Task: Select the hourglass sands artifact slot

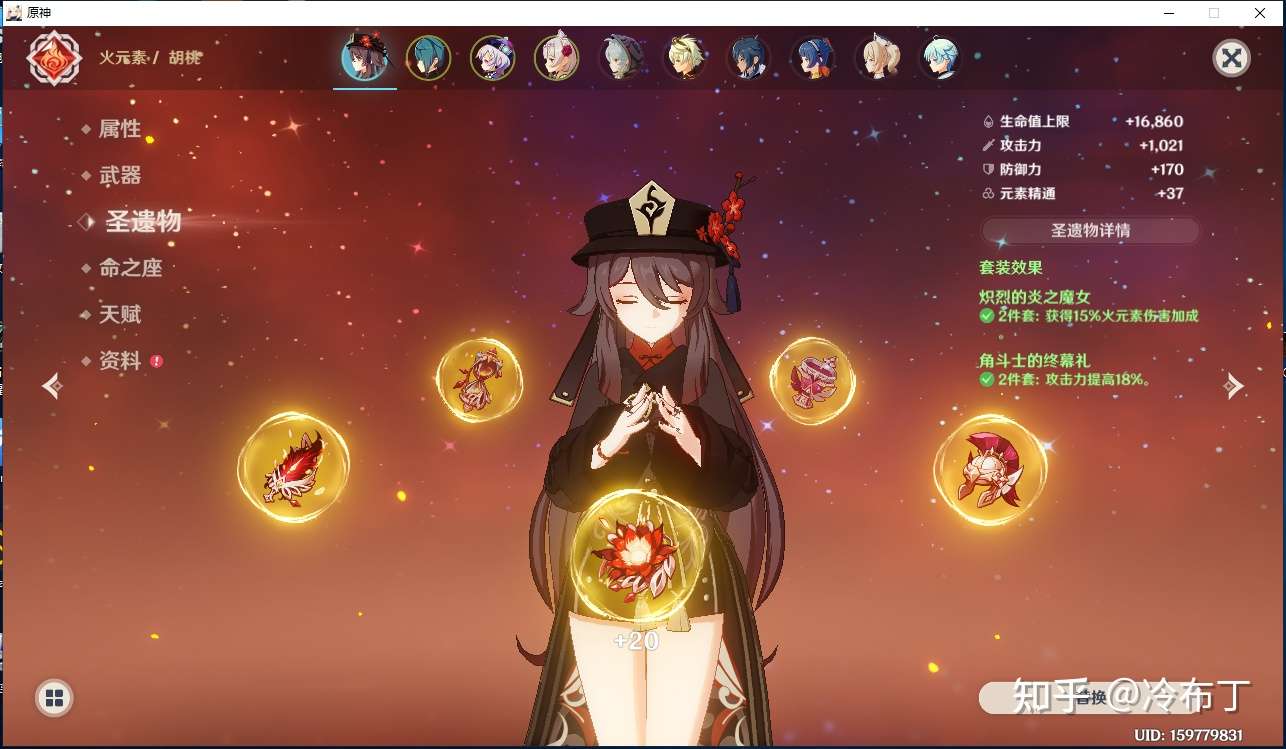Action: pos(479,379)
